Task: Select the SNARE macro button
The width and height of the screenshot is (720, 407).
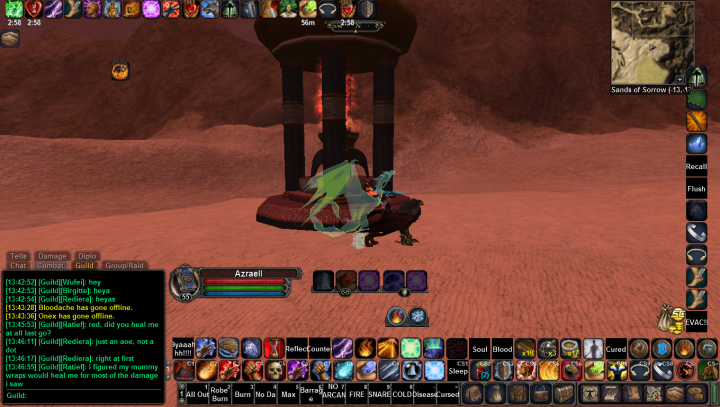Action: coord(379,393)
